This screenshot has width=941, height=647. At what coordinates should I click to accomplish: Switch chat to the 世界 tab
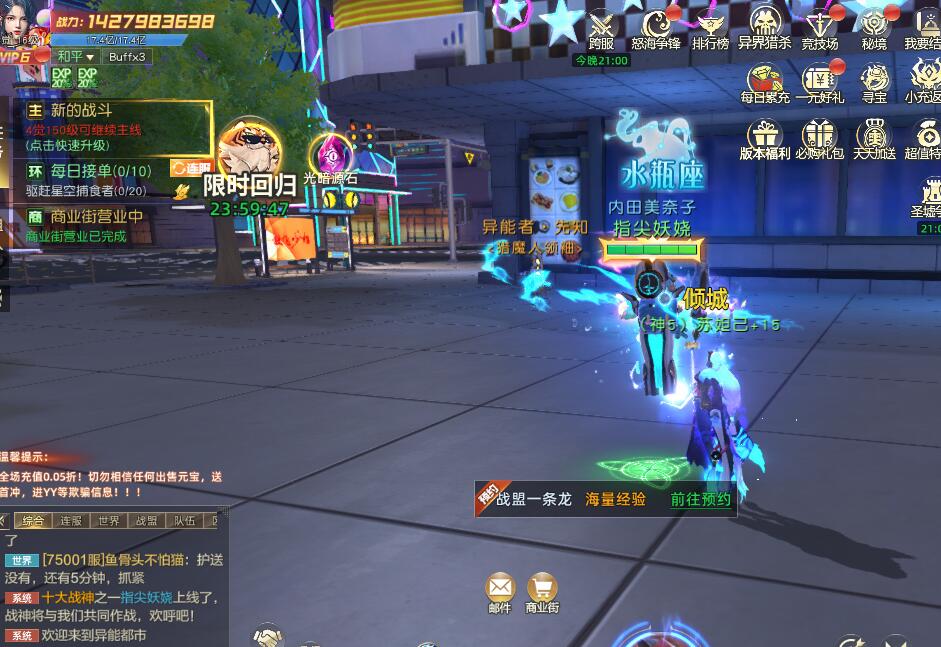(108, 521)
